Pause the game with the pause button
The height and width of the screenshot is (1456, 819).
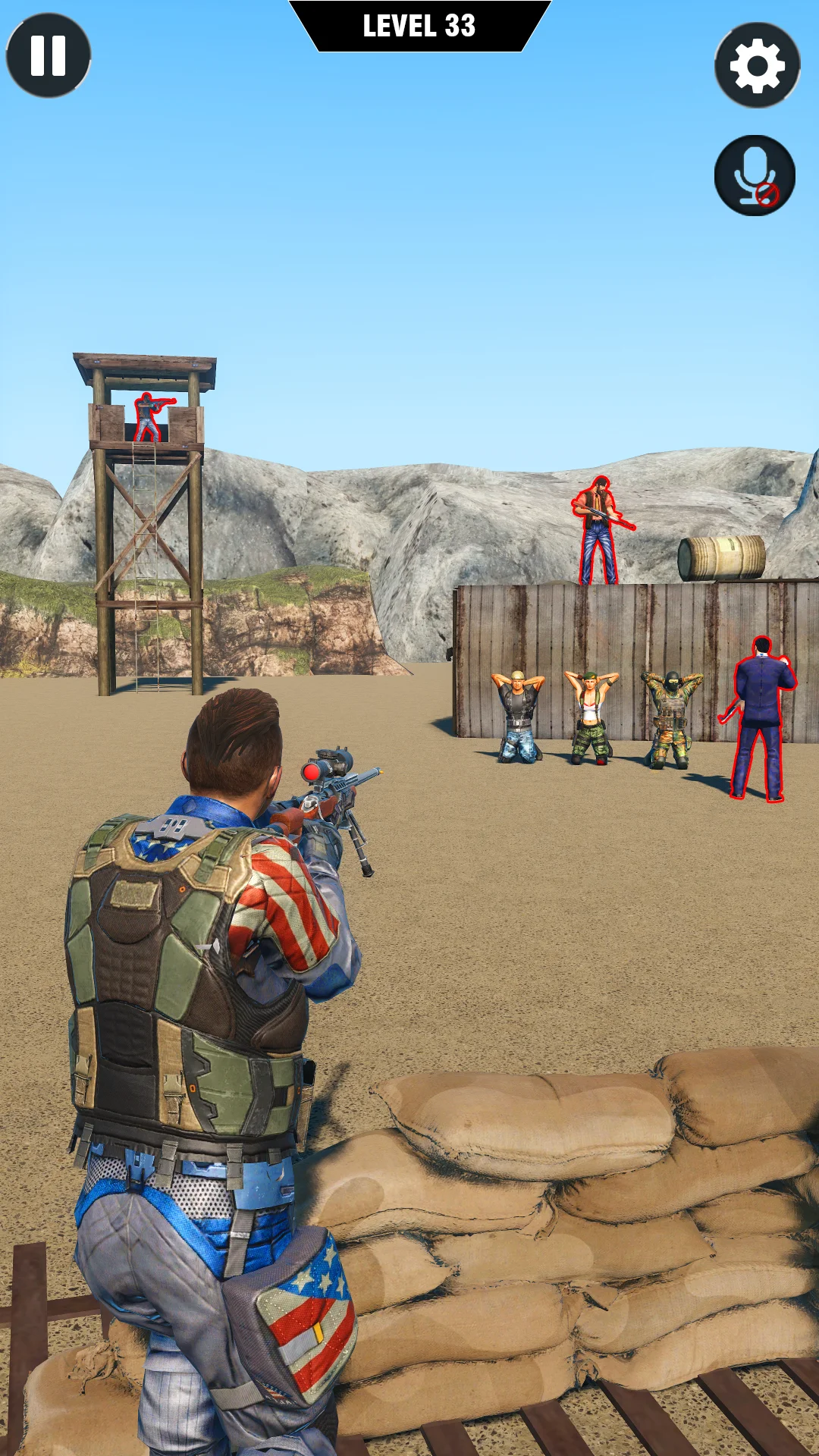(x=49, y=55)
